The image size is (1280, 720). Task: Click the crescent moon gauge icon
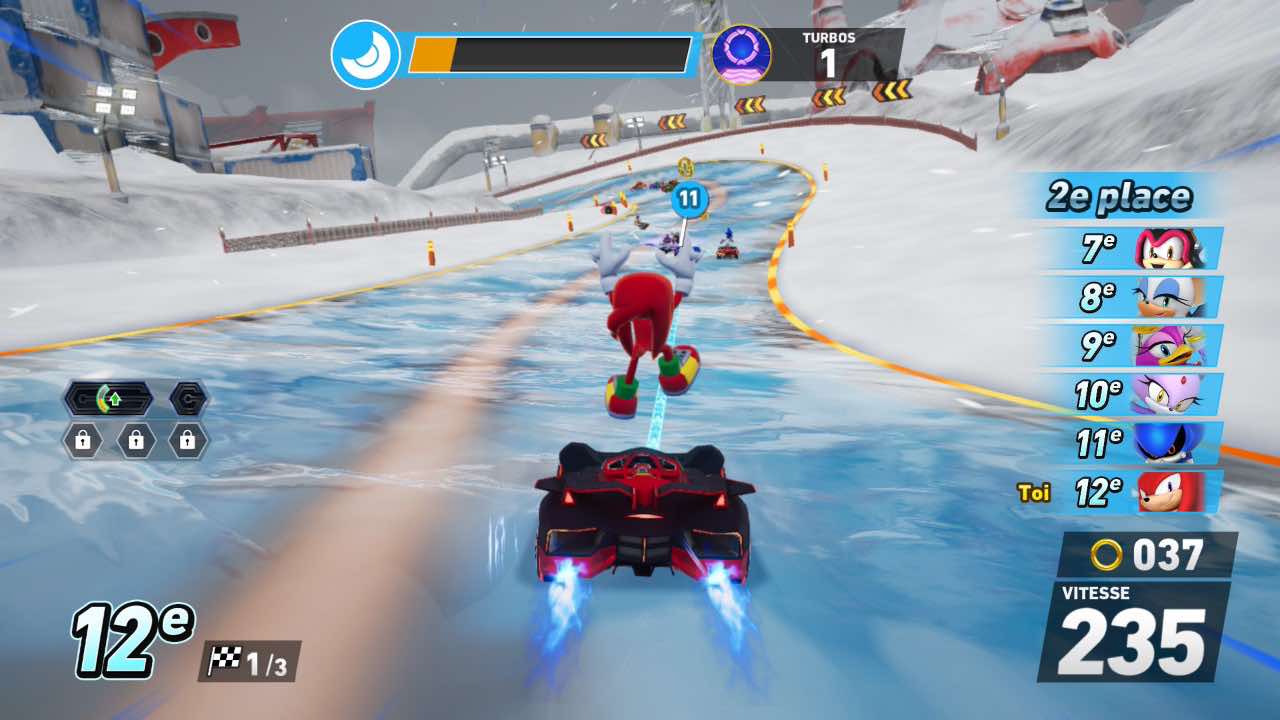pyautogui.click(x=365, y=55)
